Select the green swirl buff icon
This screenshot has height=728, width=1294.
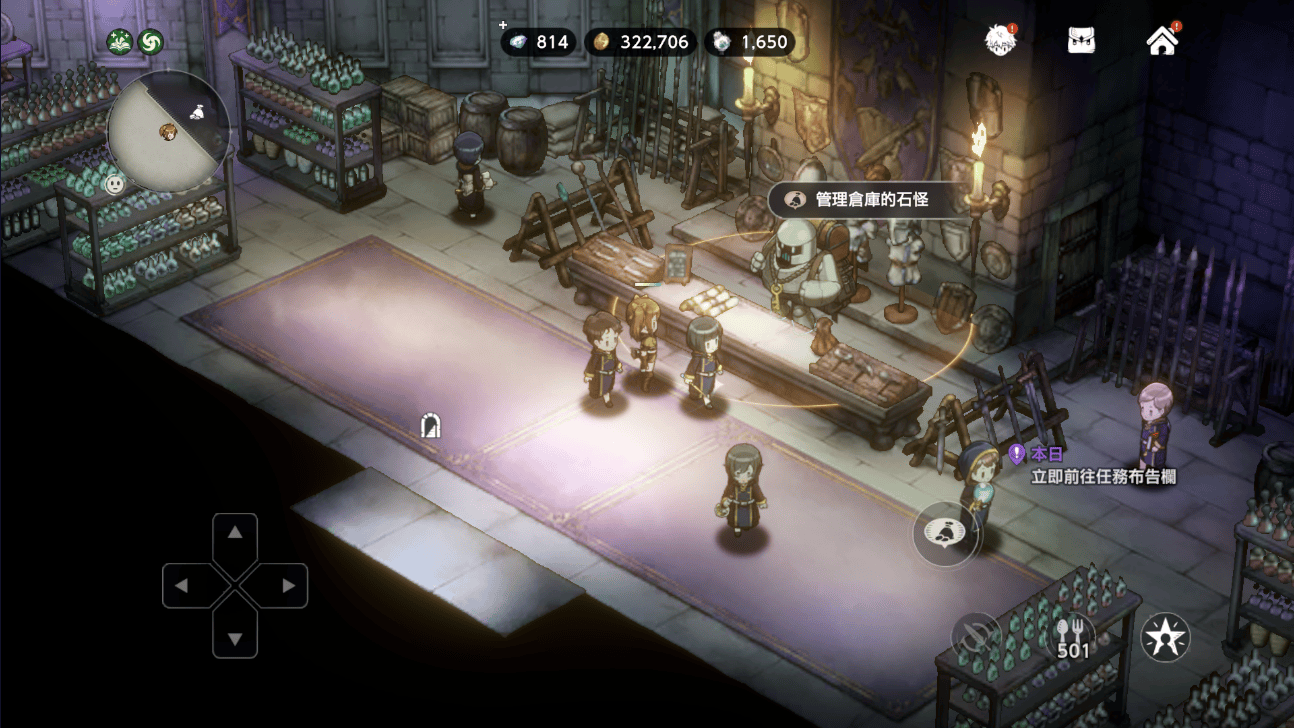(x=151, y=42)
